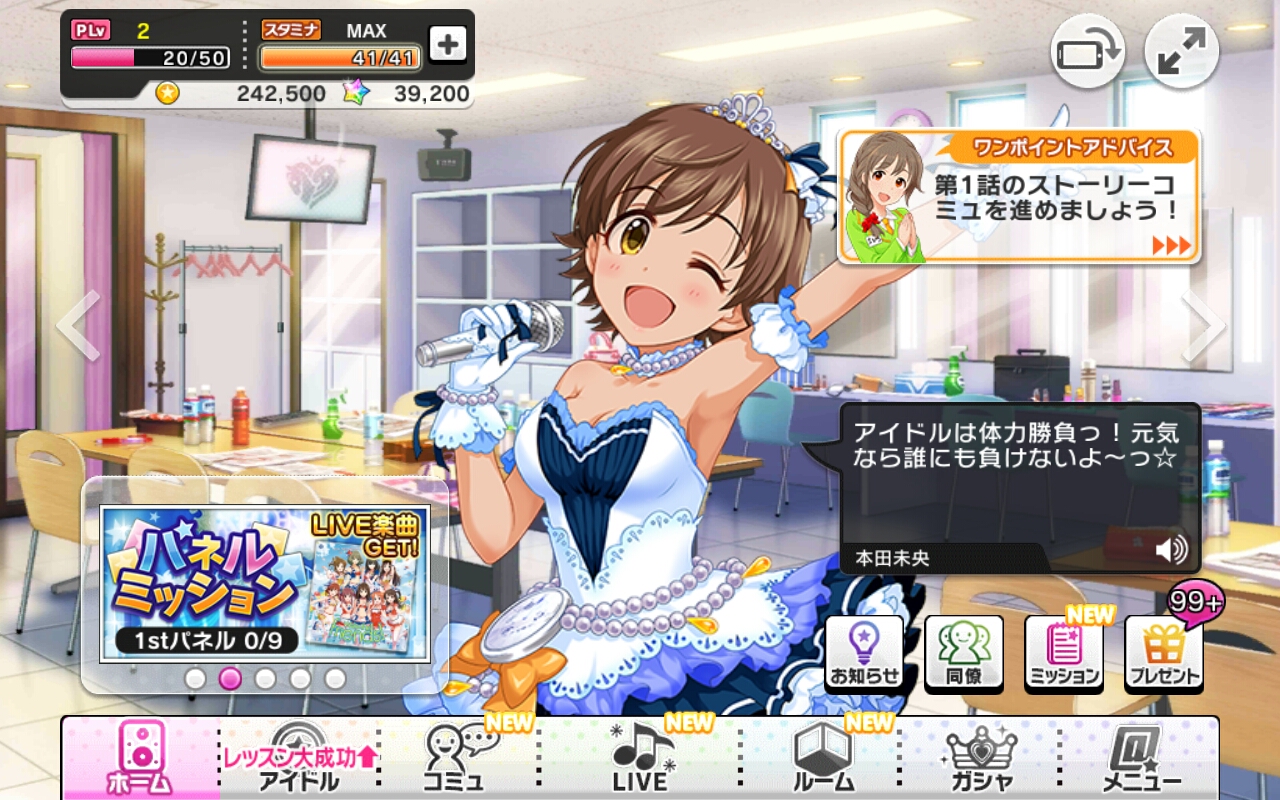Image resolution: width=1280 pixels, height=800 pixels.
Task: Open the ワンポイントアドバイス advice panel
Action: [x=1018, y=197]
